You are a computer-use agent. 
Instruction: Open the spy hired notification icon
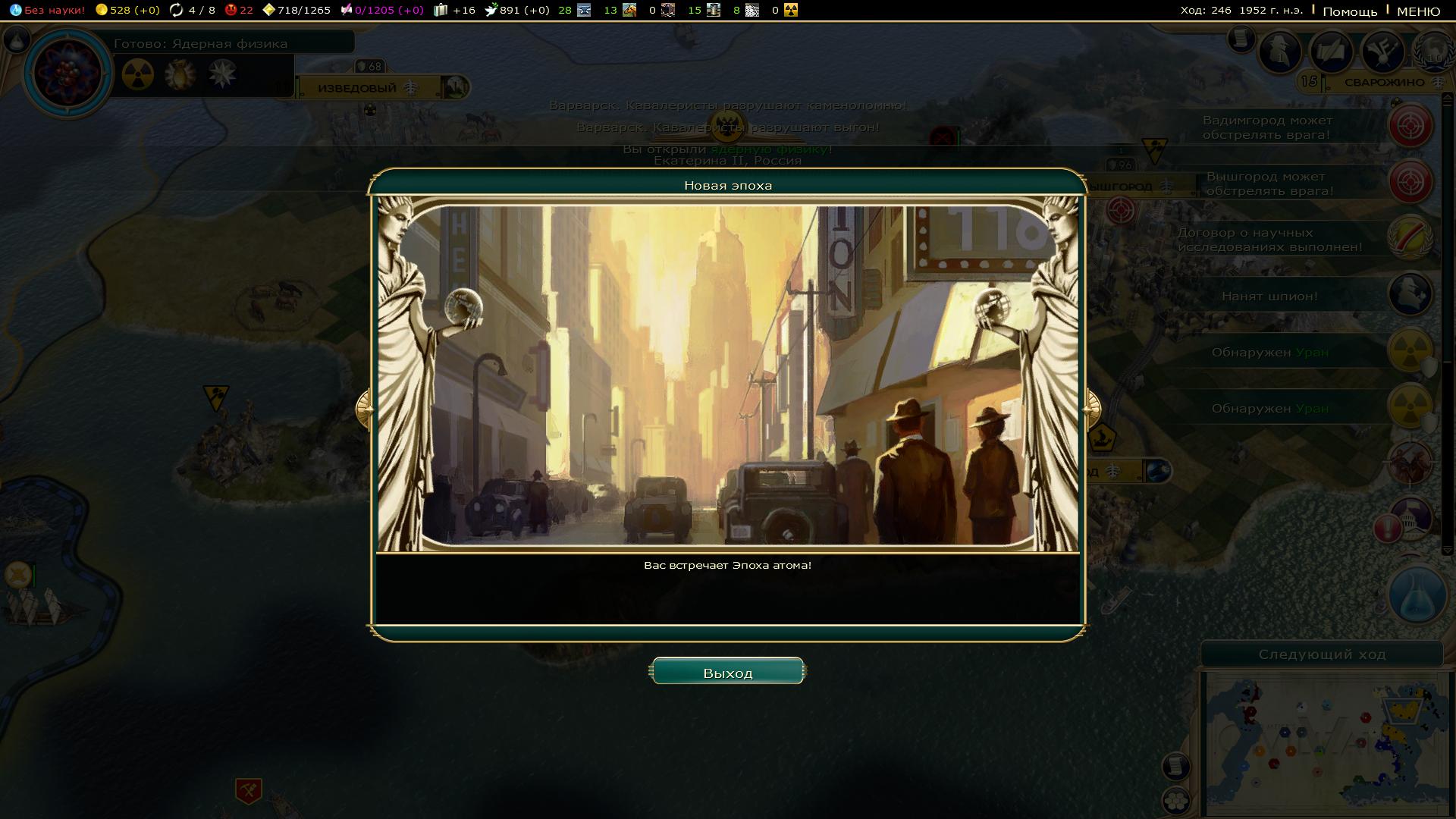pos(1410,294)
